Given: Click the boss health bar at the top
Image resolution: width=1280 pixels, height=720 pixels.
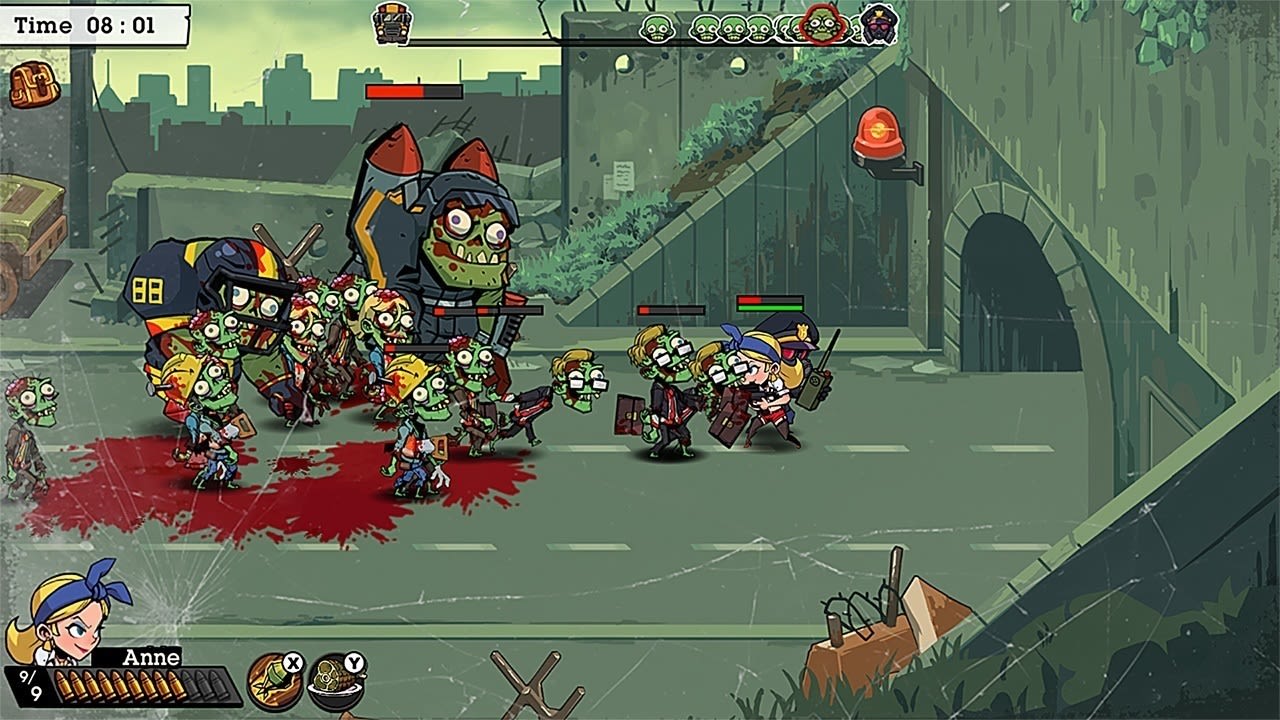Looking at the screenshot, I should click(415, 92).
